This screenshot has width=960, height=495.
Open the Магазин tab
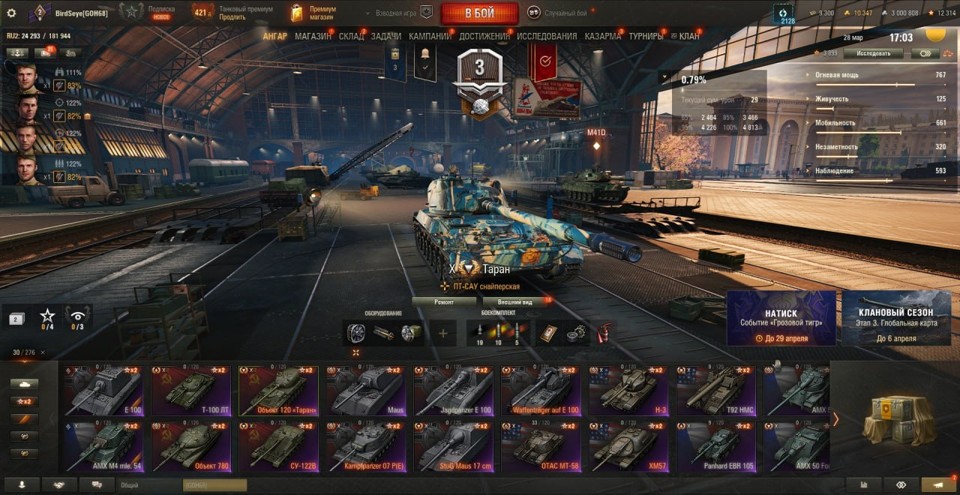pos(313,36)
